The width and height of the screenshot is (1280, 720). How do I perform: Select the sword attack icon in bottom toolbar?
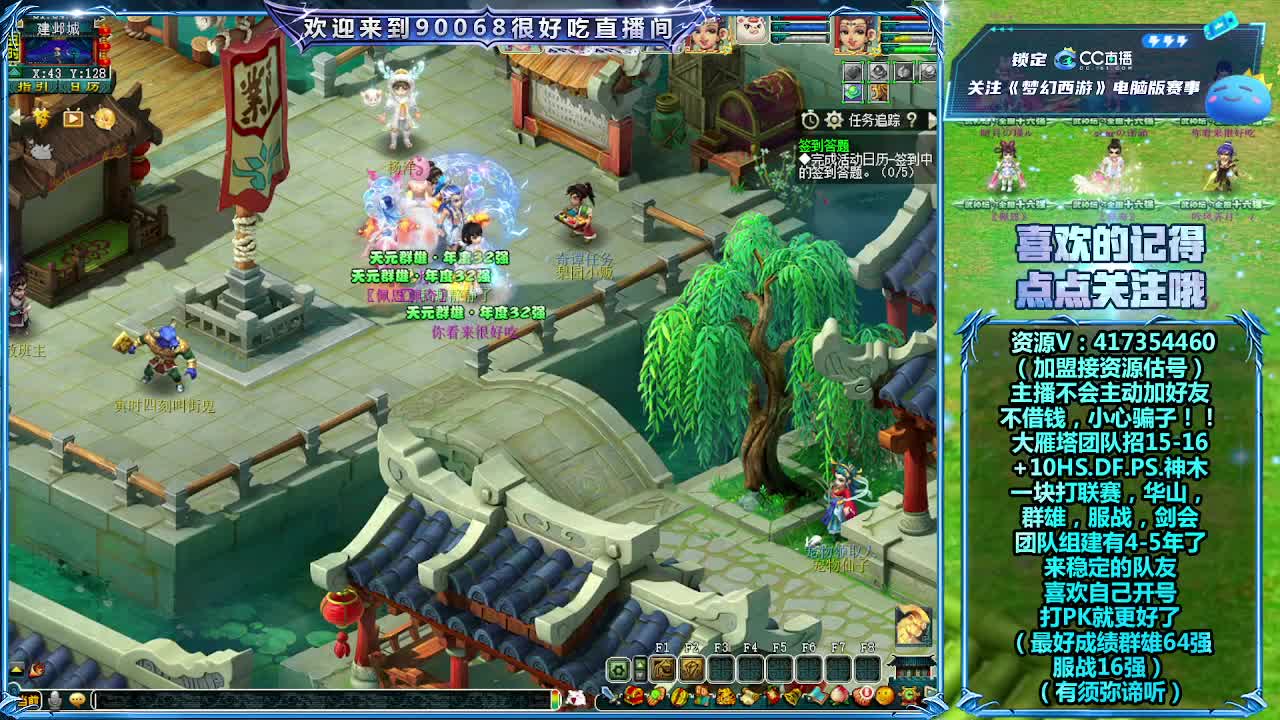607,696
